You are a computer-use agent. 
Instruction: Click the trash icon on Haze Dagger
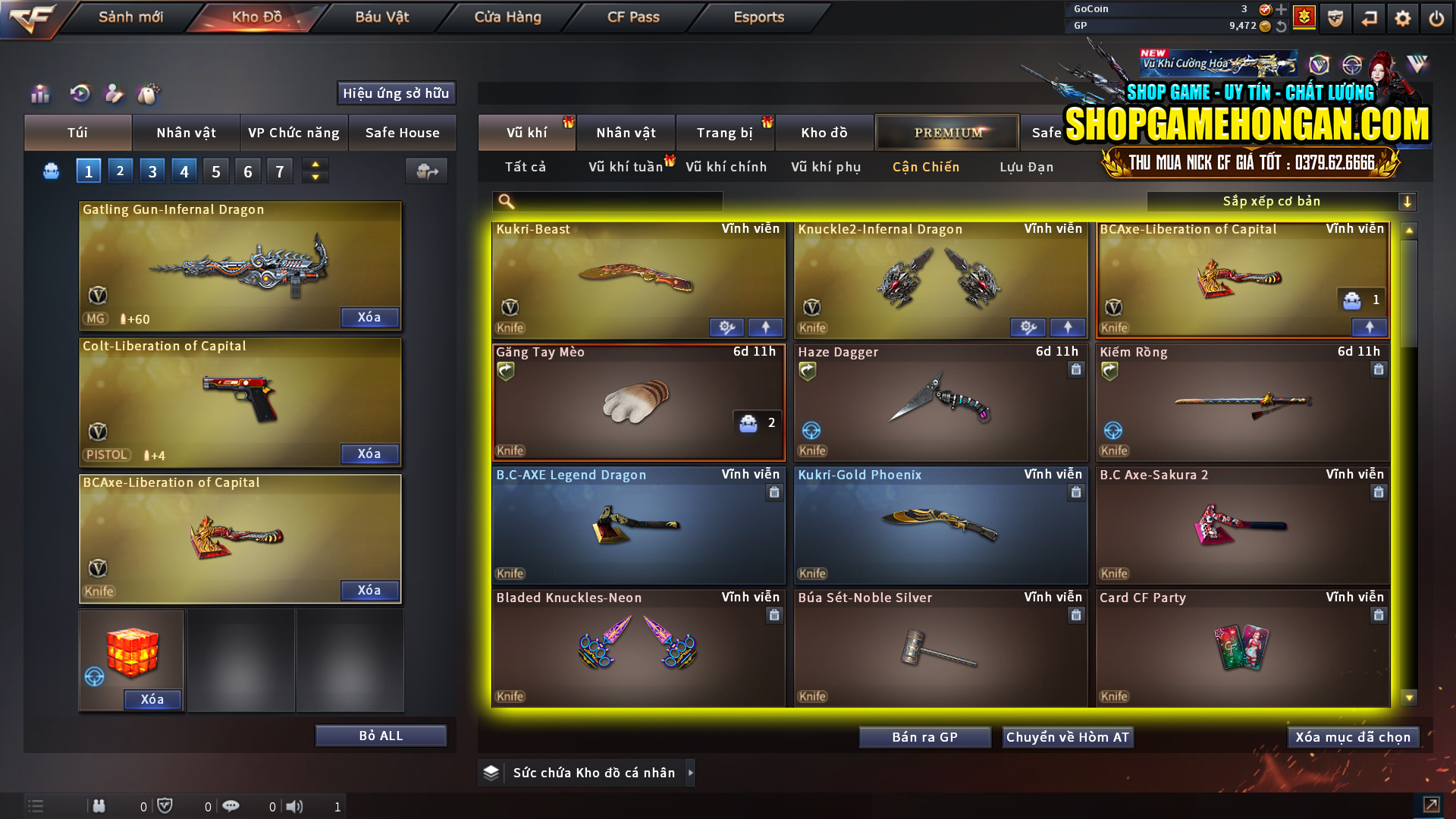tap(1075, 370)
